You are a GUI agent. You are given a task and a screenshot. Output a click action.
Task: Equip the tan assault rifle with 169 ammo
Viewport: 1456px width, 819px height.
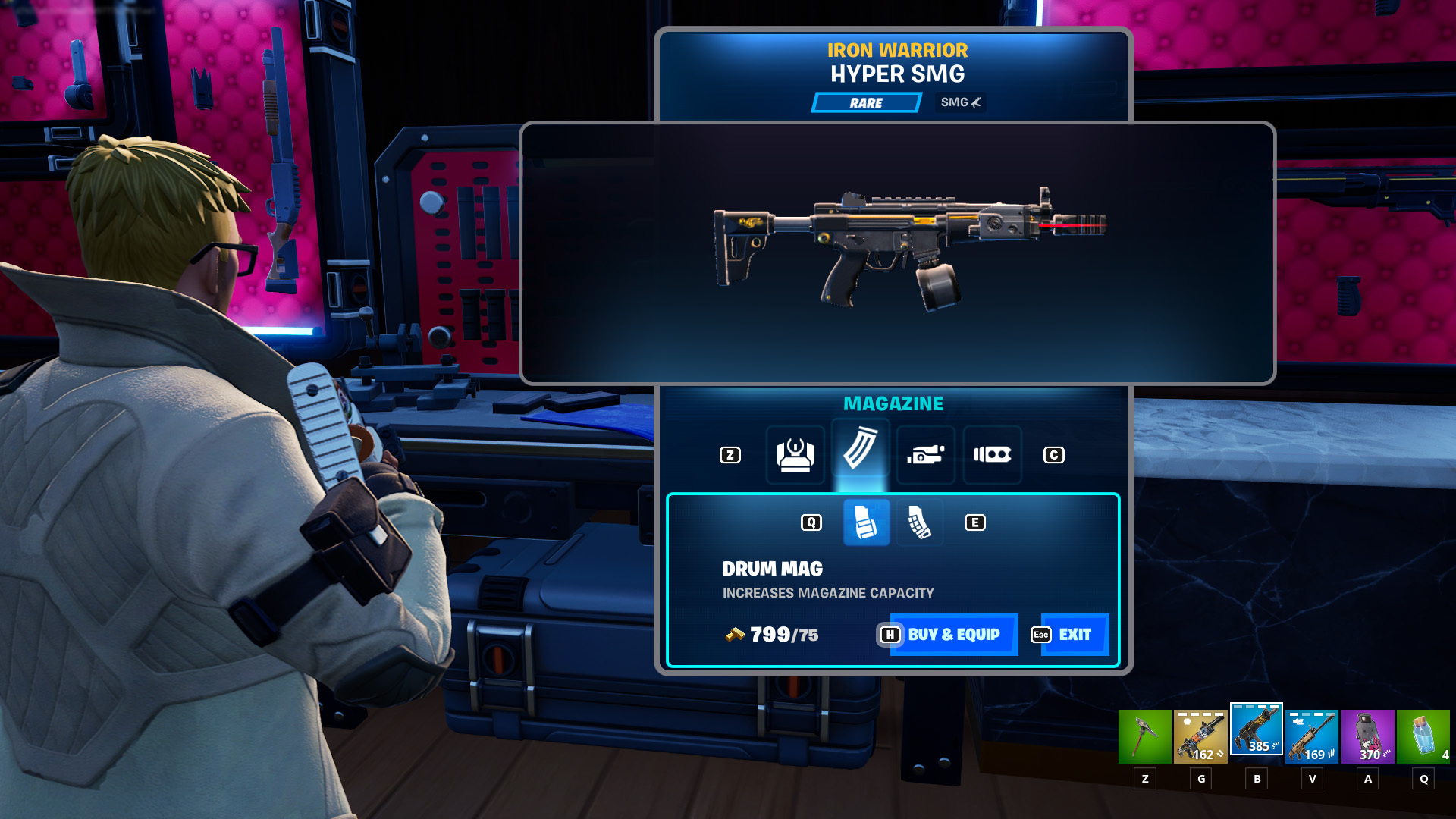click(x=1312, y=736)
